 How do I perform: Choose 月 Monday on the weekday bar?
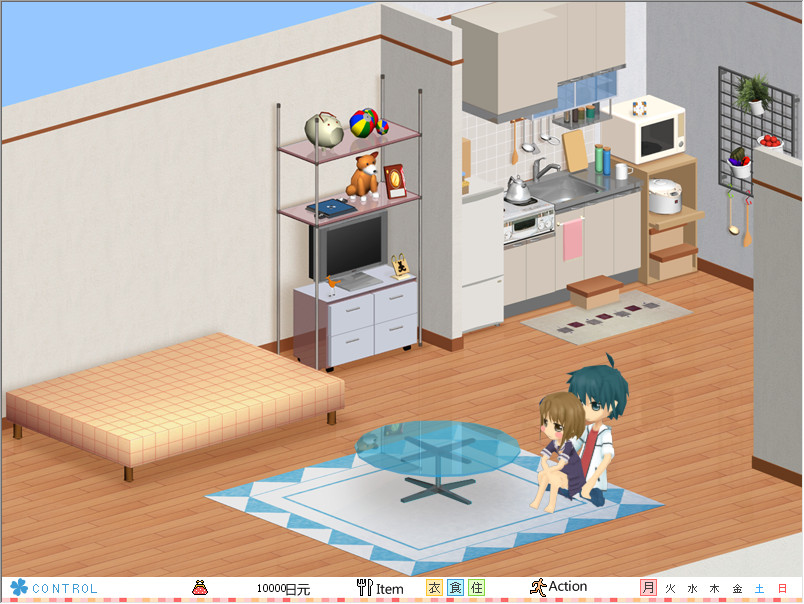(x=649, y=588)
